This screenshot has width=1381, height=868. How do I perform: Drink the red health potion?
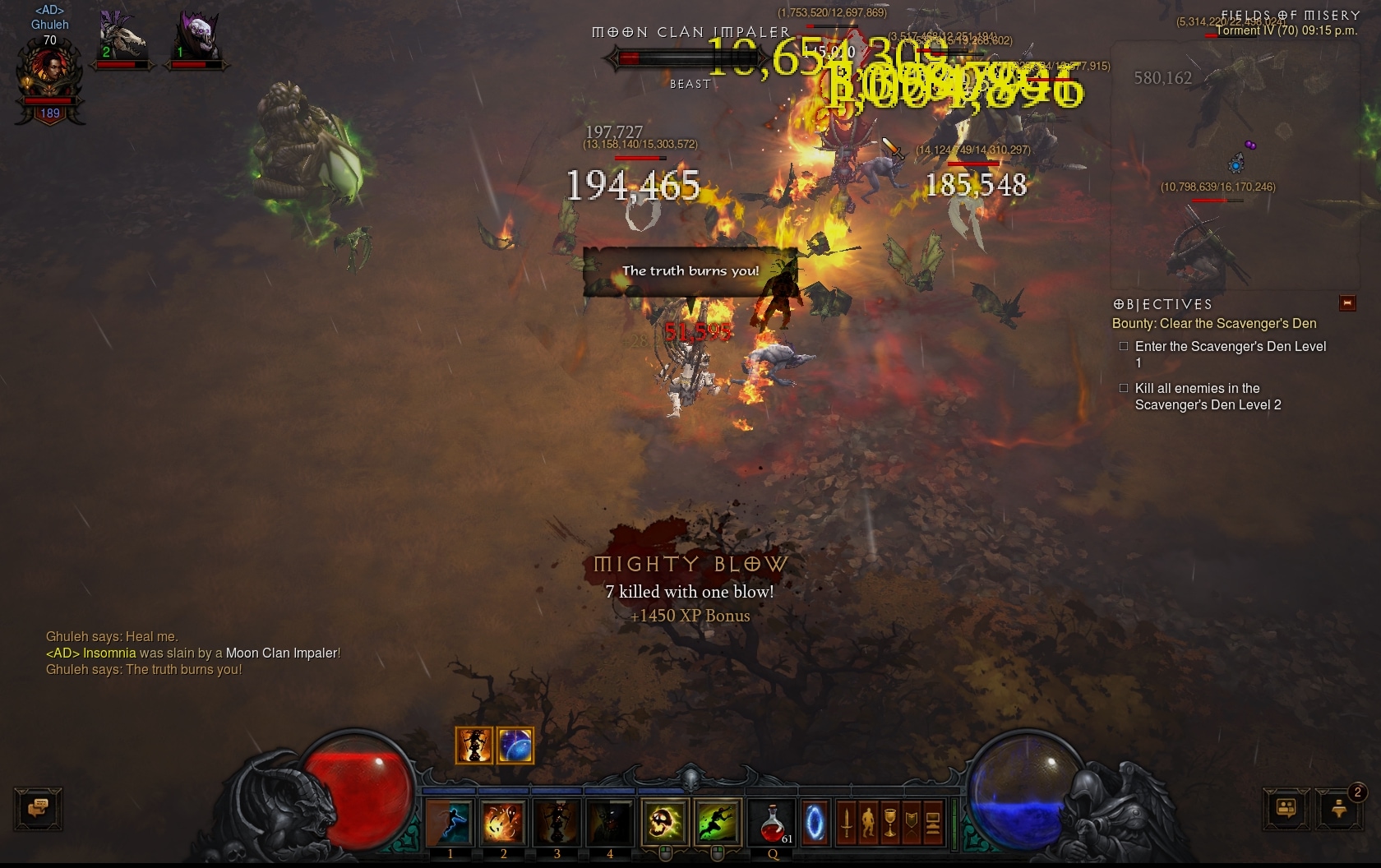coord(773,822)
